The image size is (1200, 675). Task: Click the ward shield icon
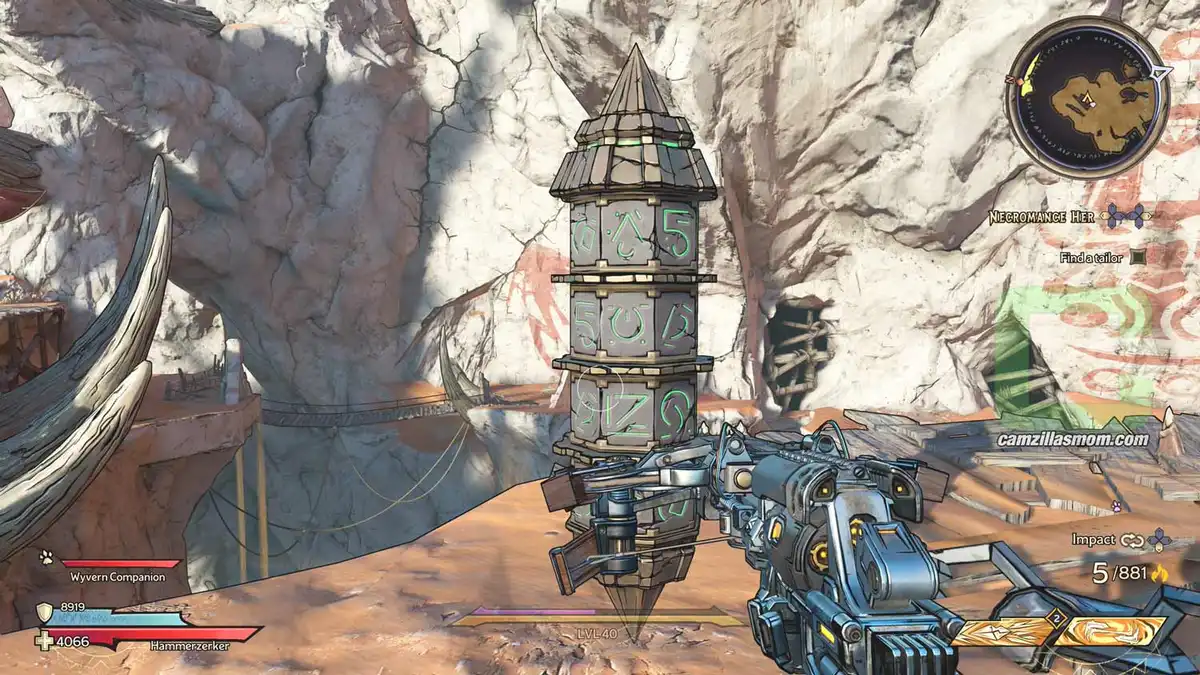click(45, 612)
